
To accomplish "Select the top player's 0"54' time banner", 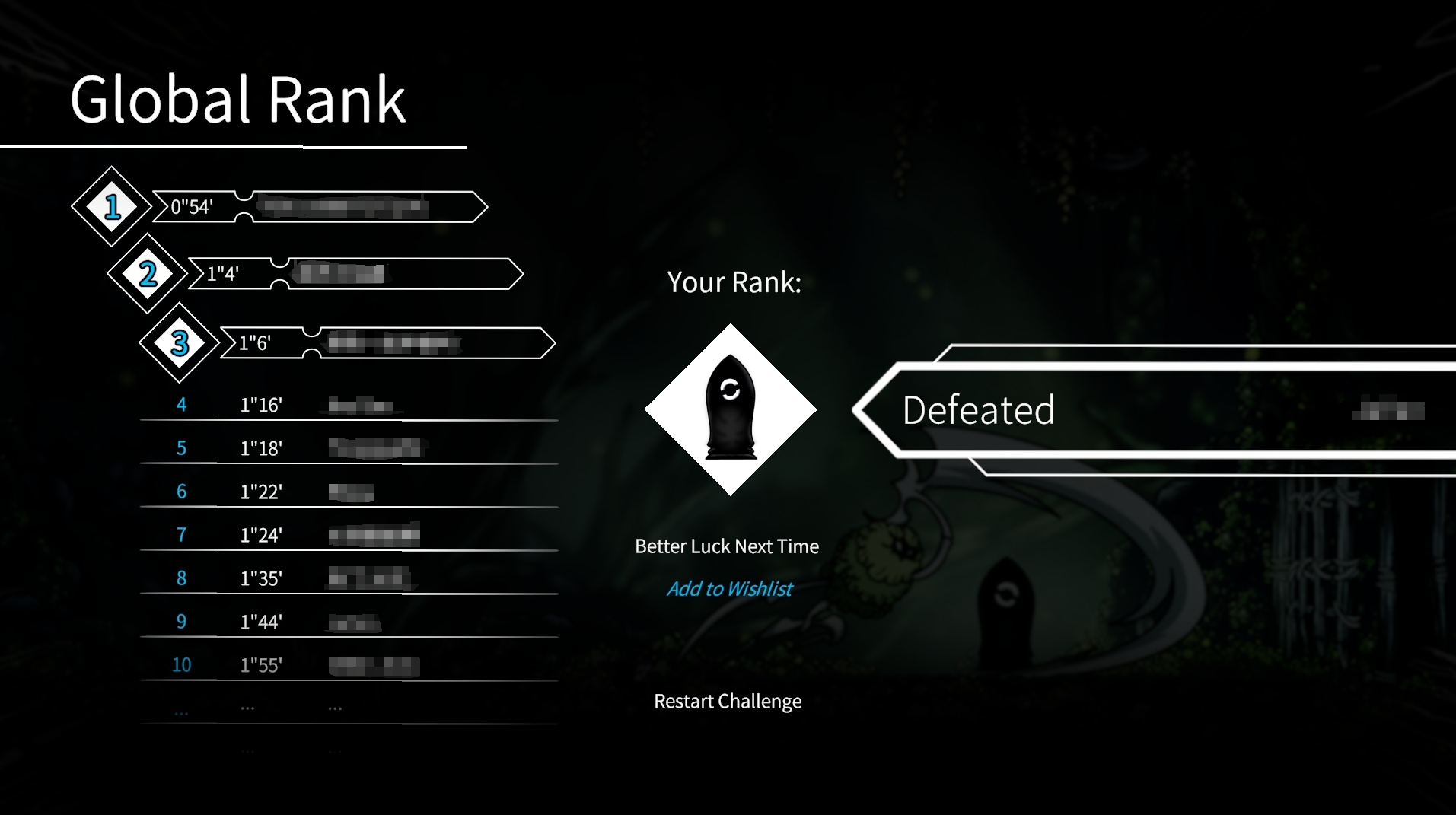I will pos(320,206).
